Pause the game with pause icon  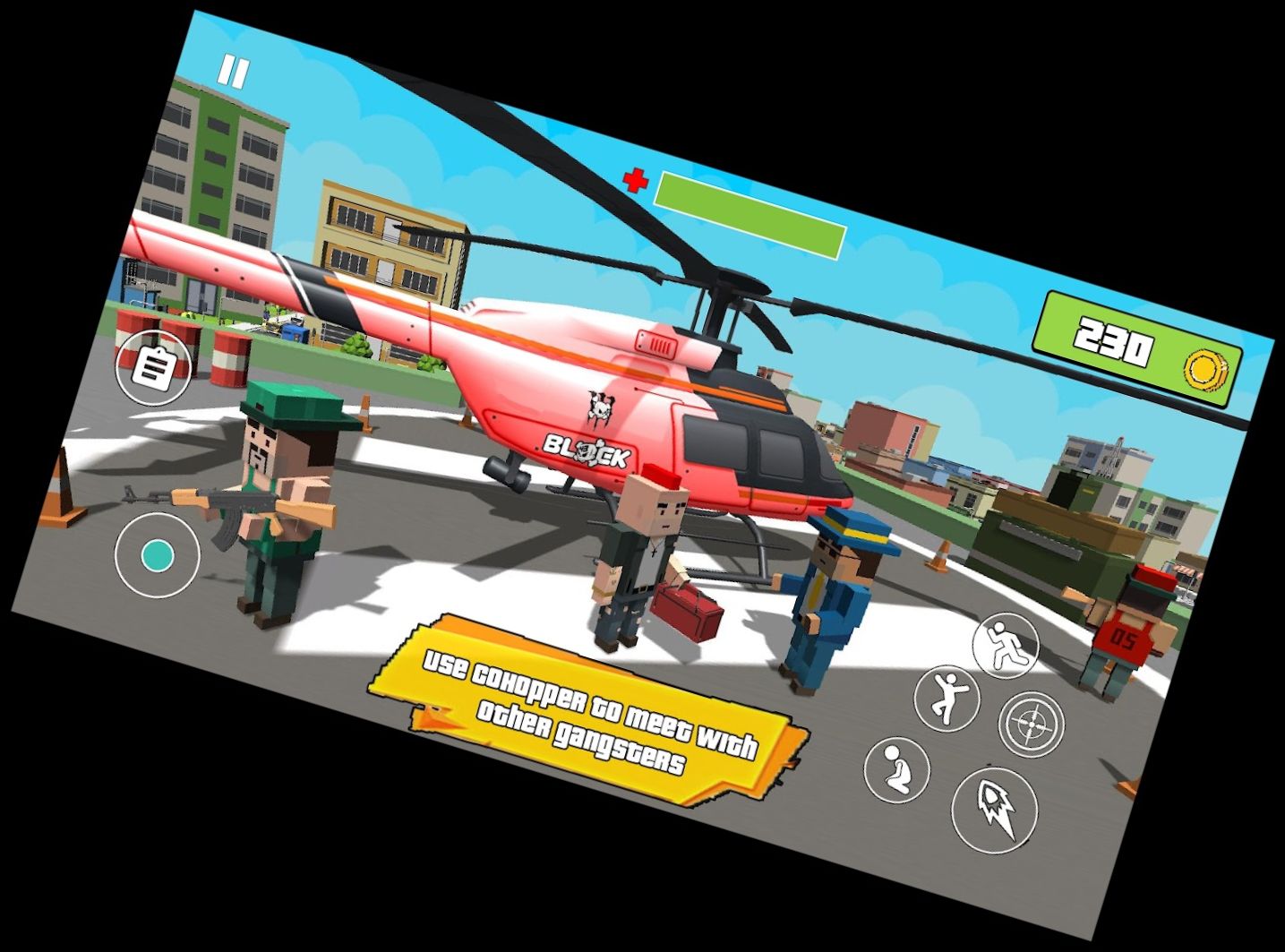(x=235, y=71)
